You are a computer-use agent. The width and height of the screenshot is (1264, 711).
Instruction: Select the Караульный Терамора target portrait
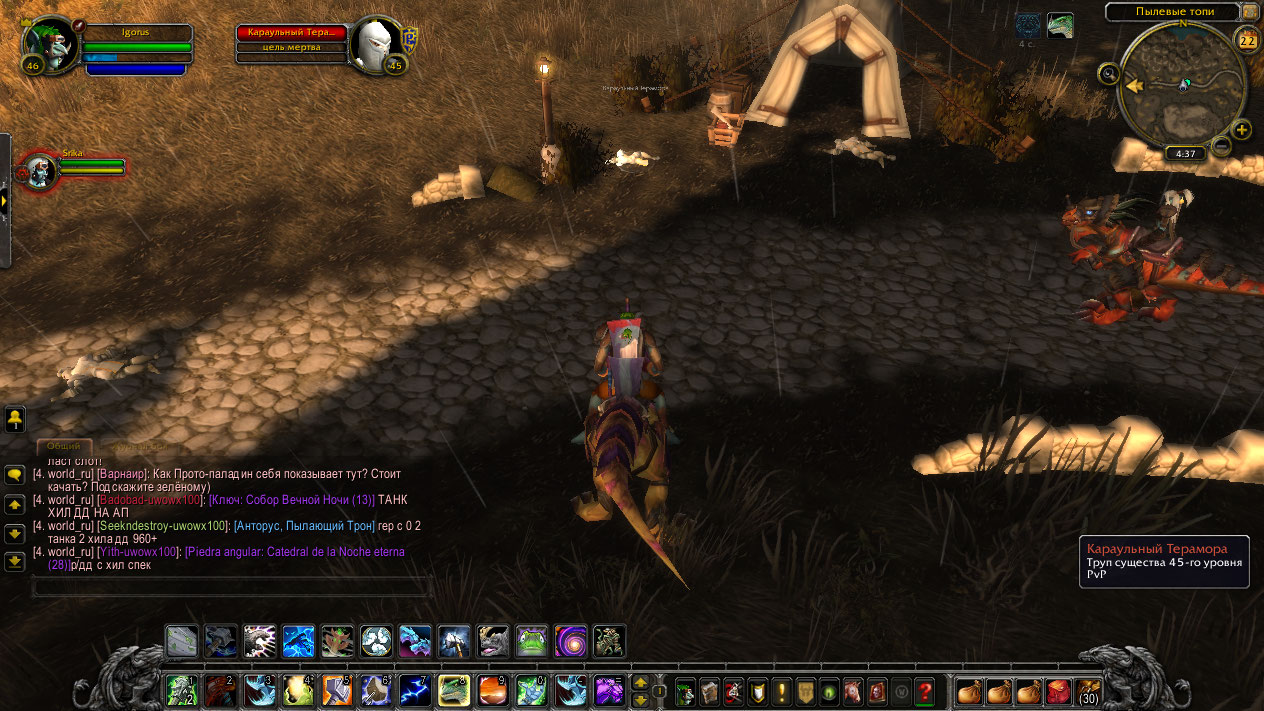[377, 46]
